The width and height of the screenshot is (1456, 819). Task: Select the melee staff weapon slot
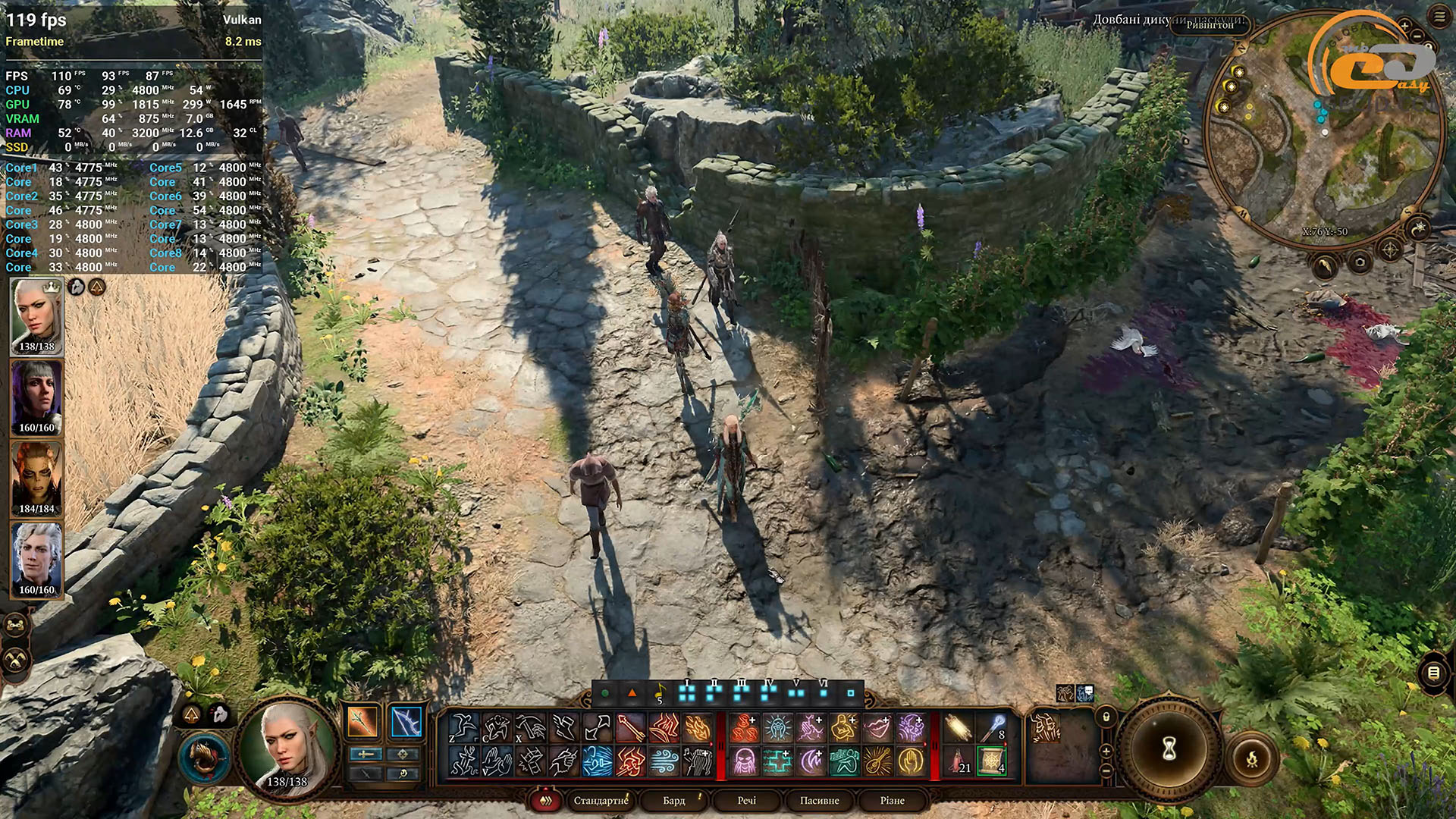tap(362, 722)
